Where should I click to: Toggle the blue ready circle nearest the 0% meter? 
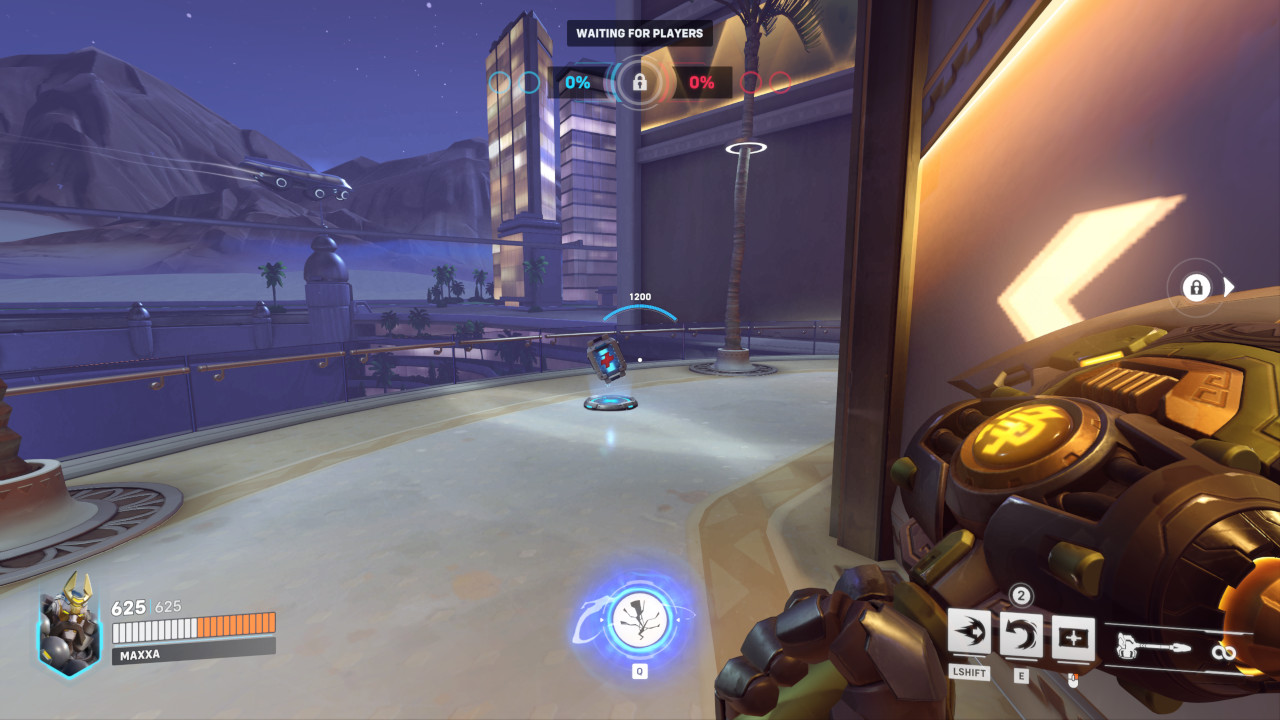tap(528, 83)
